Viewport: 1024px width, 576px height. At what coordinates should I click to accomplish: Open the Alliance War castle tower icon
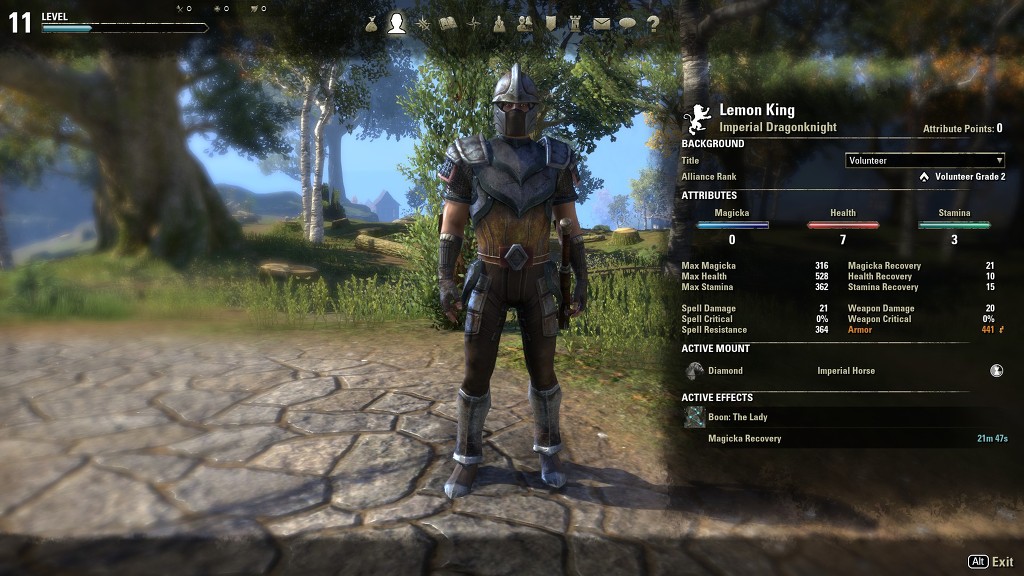[x=575, y=23]
